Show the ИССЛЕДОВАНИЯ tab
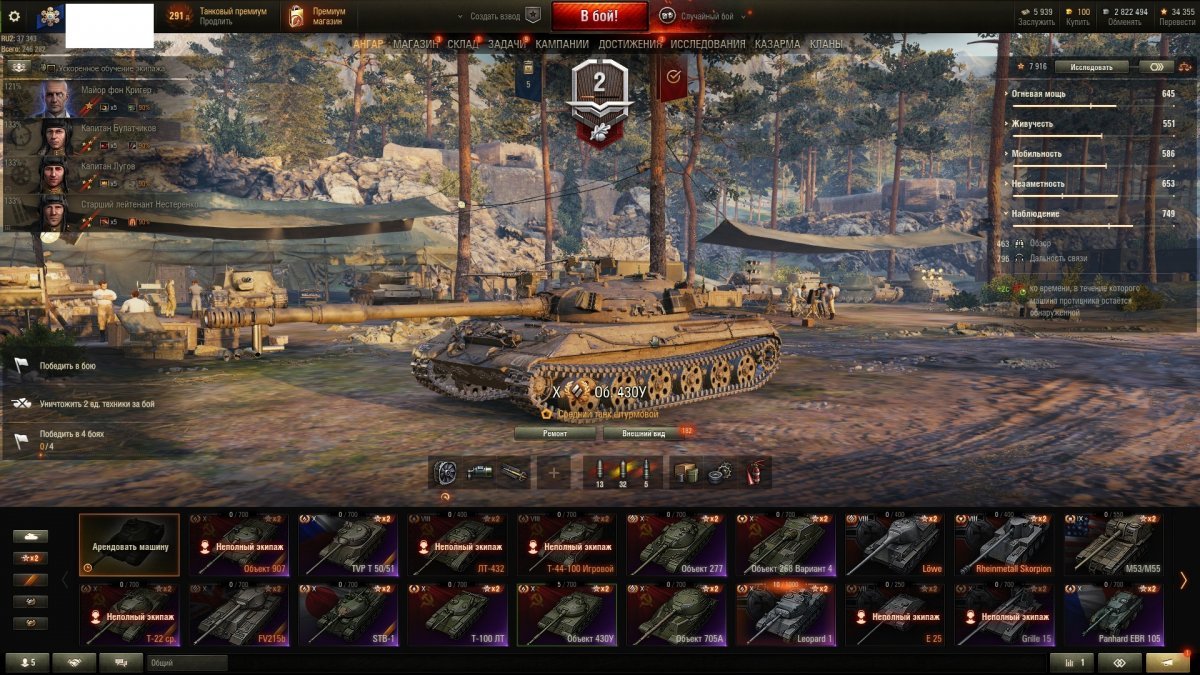Screen dimensions: 1200x675 pos(707,44)
